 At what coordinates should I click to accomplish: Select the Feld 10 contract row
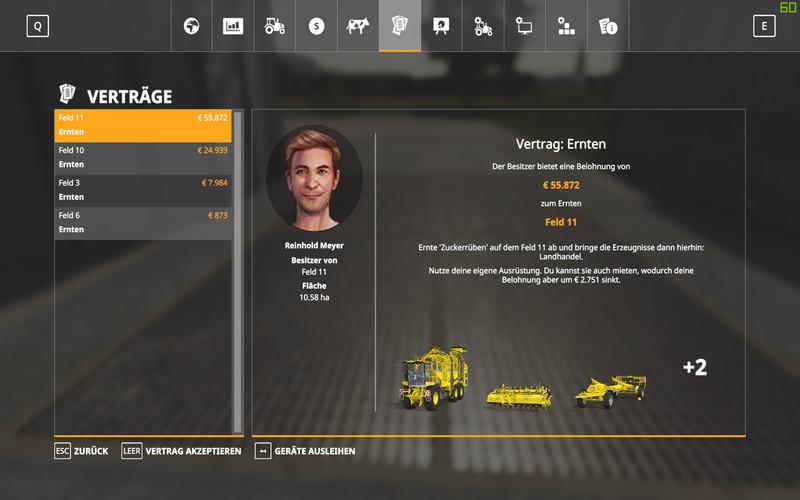[143, 157]
